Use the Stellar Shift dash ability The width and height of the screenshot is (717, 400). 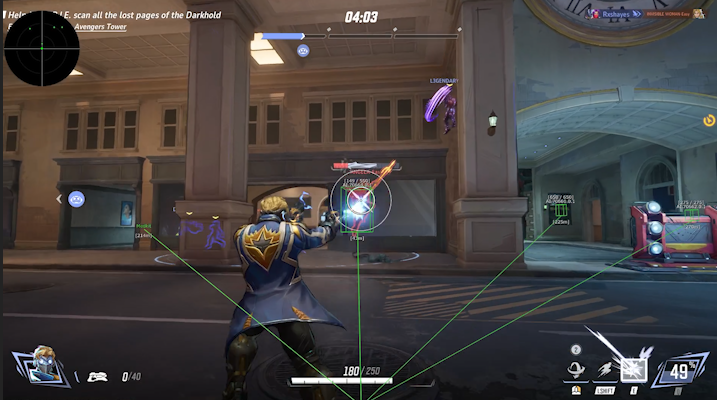(x=606, y=371)
